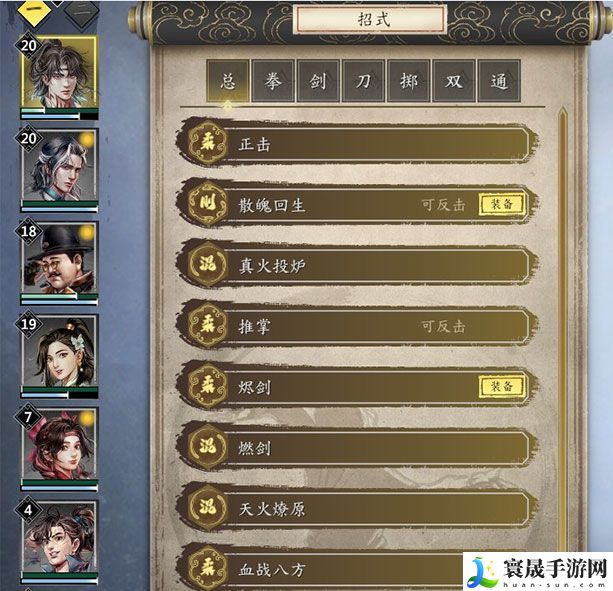The image size is (613, 591).
Task: Select the level 7 girl portrait
Action: click(x=59, y=446)
